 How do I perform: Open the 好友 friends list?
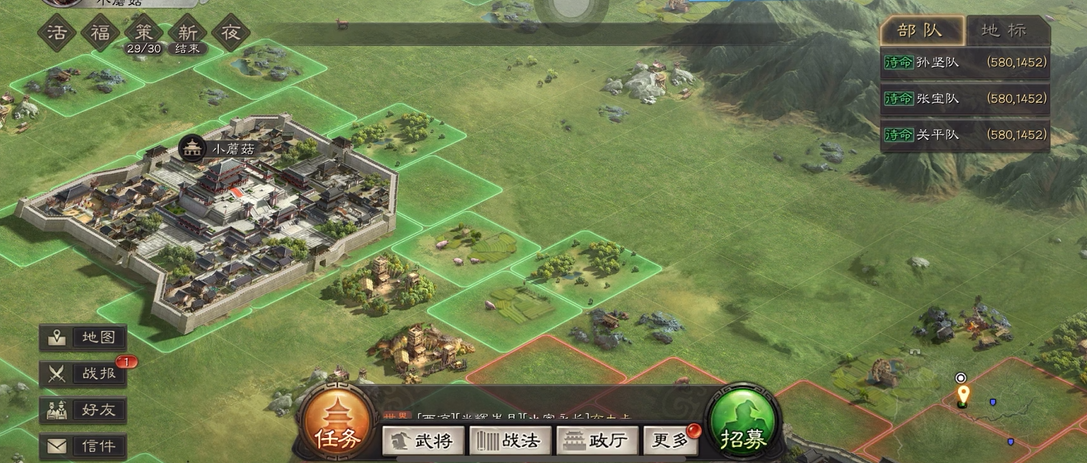(x=83, y=410)
